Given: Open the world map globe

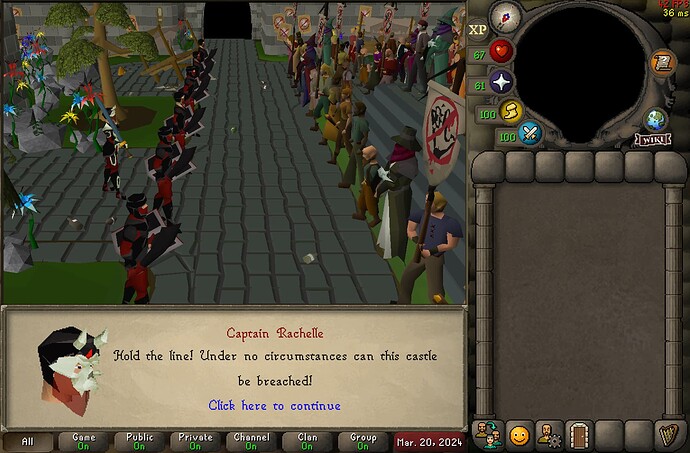Looking at the screenshot, I should click(x=655, y=120).
